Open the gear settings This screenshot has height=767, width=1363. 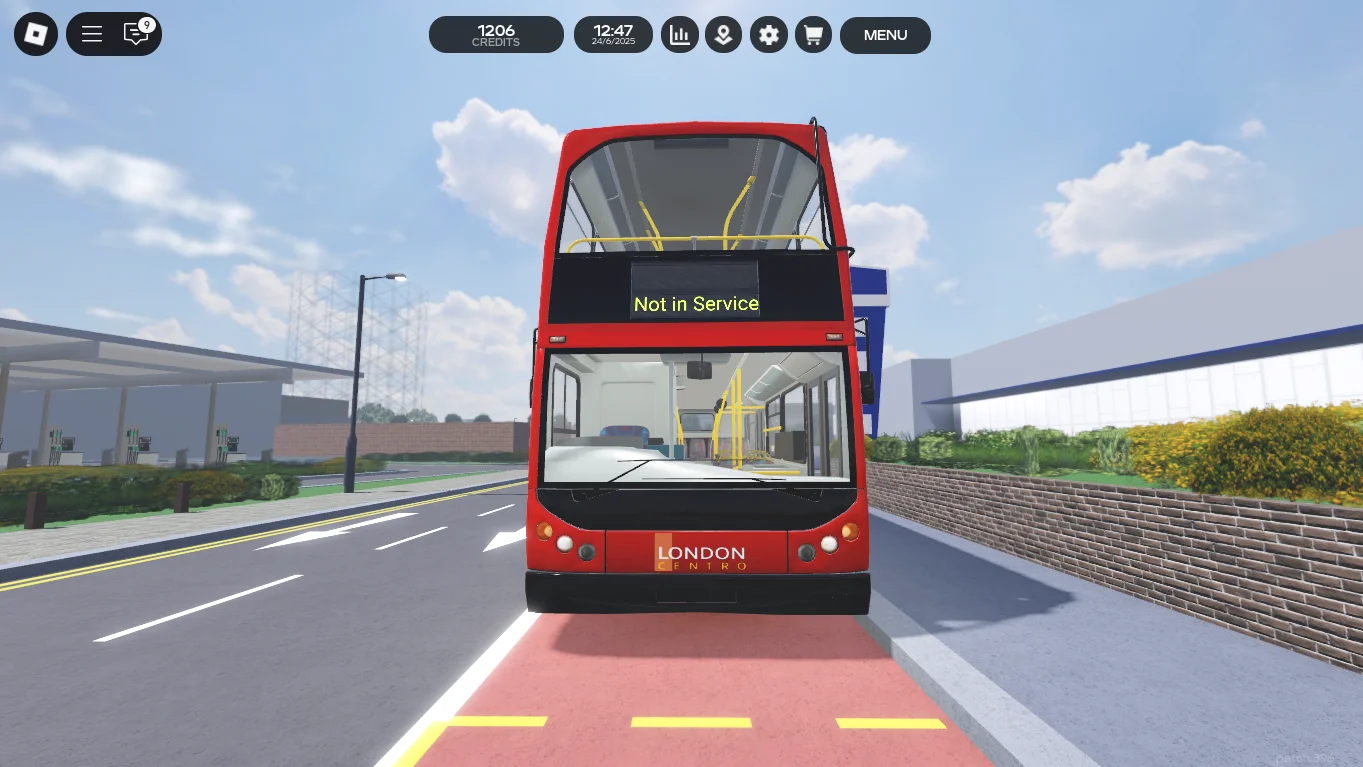768,35
